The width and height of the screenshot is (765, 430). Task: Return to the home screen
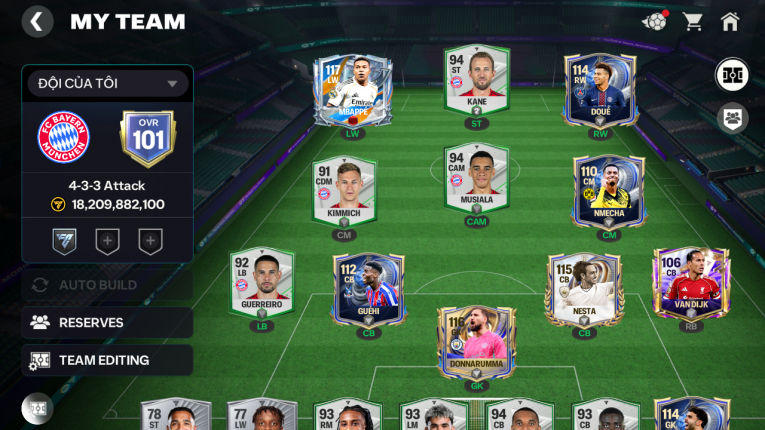click(x=730, y=21)
